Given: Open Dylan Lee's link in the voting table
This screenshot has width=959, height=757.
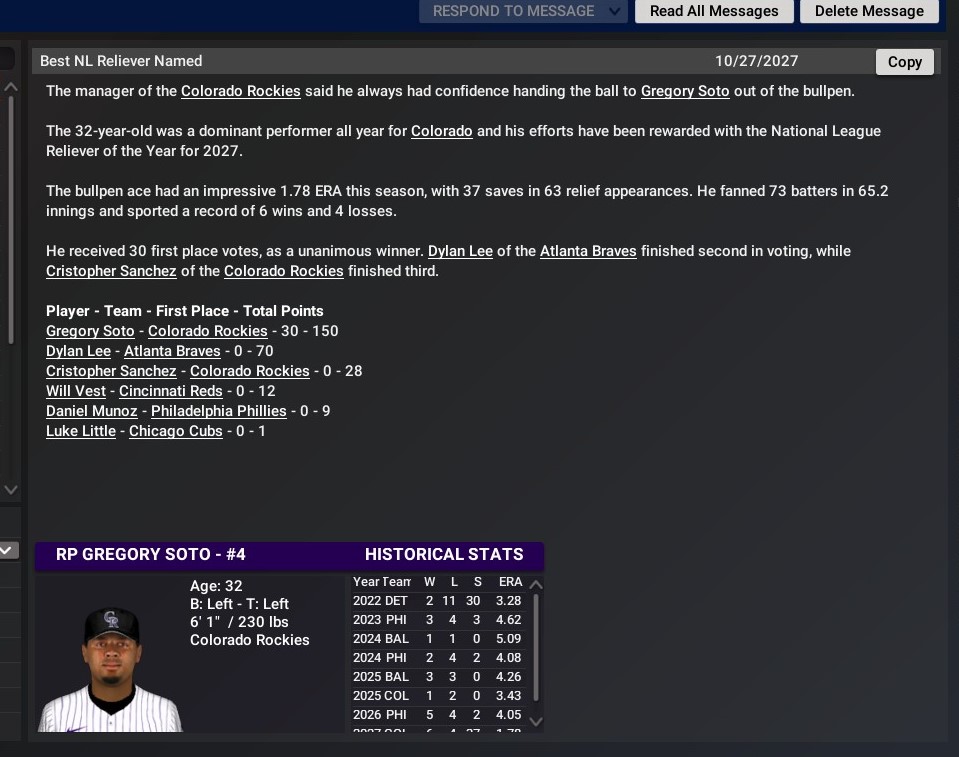Looking at the screenshot, I should coord(78,351).
